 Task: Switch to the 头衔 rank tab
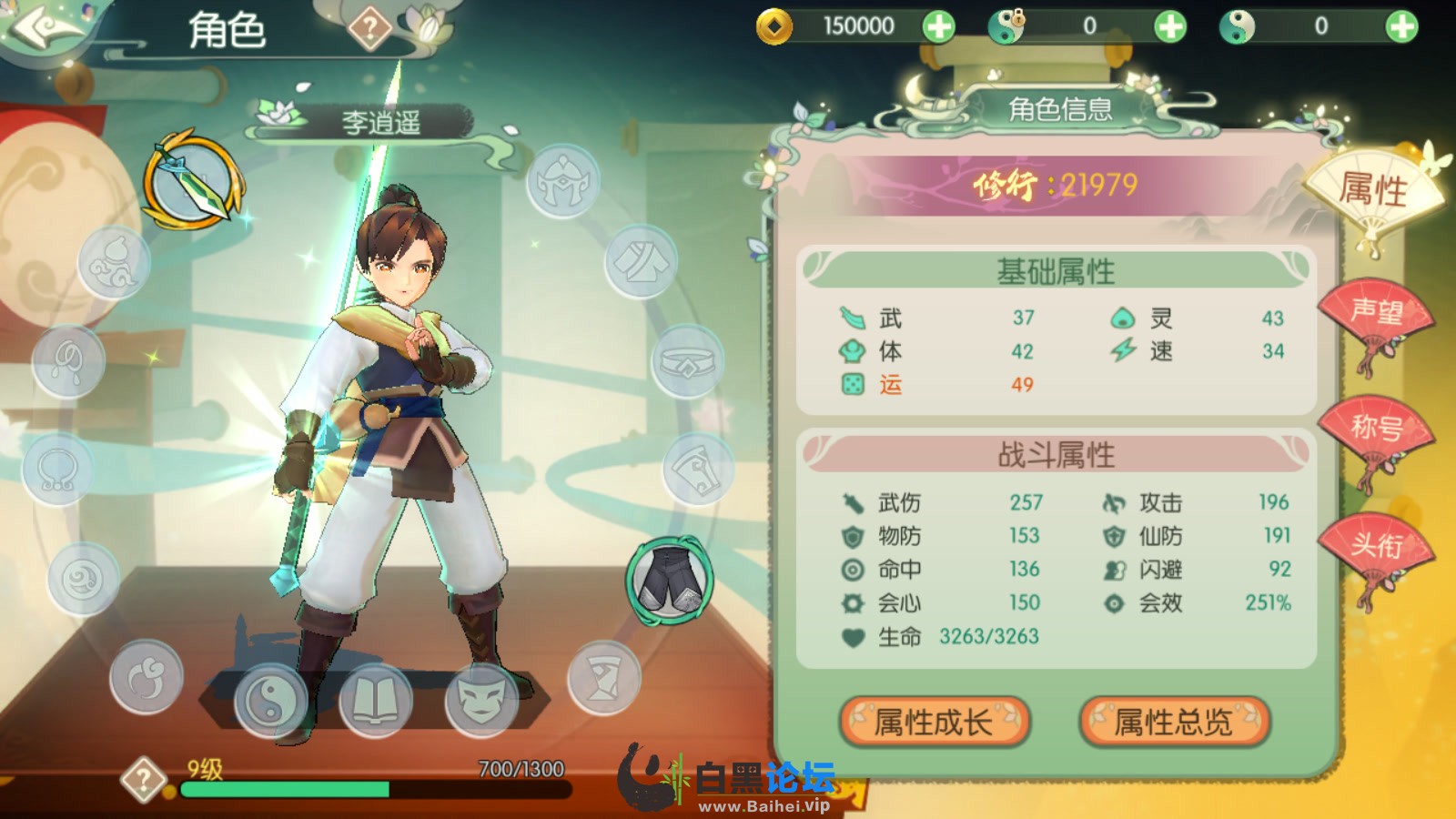(1375, 546)
